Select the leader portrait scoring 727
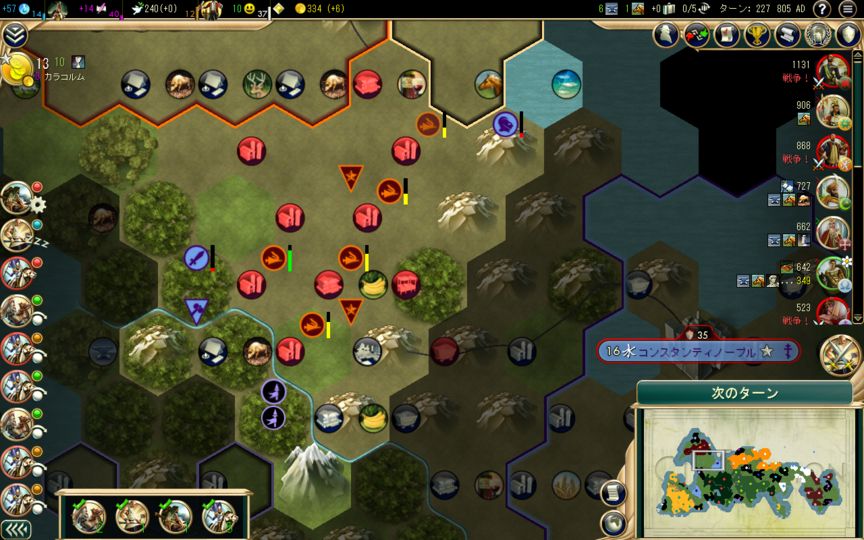 [x=832, y=192]
